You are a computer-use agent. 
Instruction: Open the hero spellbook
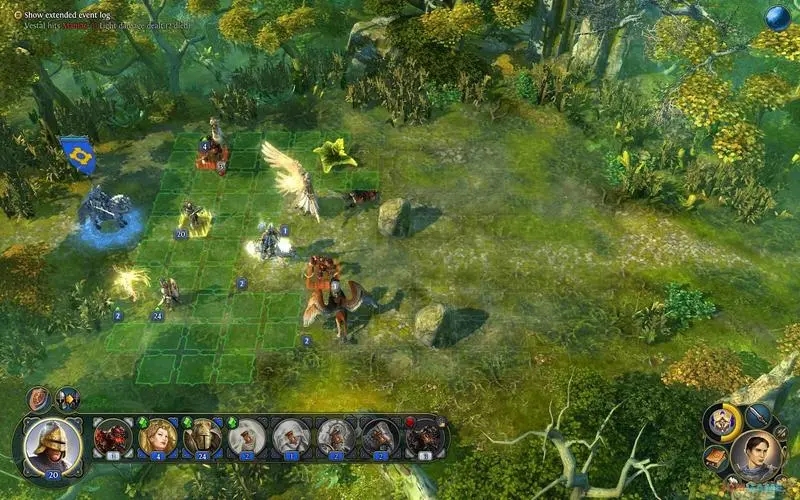pyautogui.click(x=715, y=458)
